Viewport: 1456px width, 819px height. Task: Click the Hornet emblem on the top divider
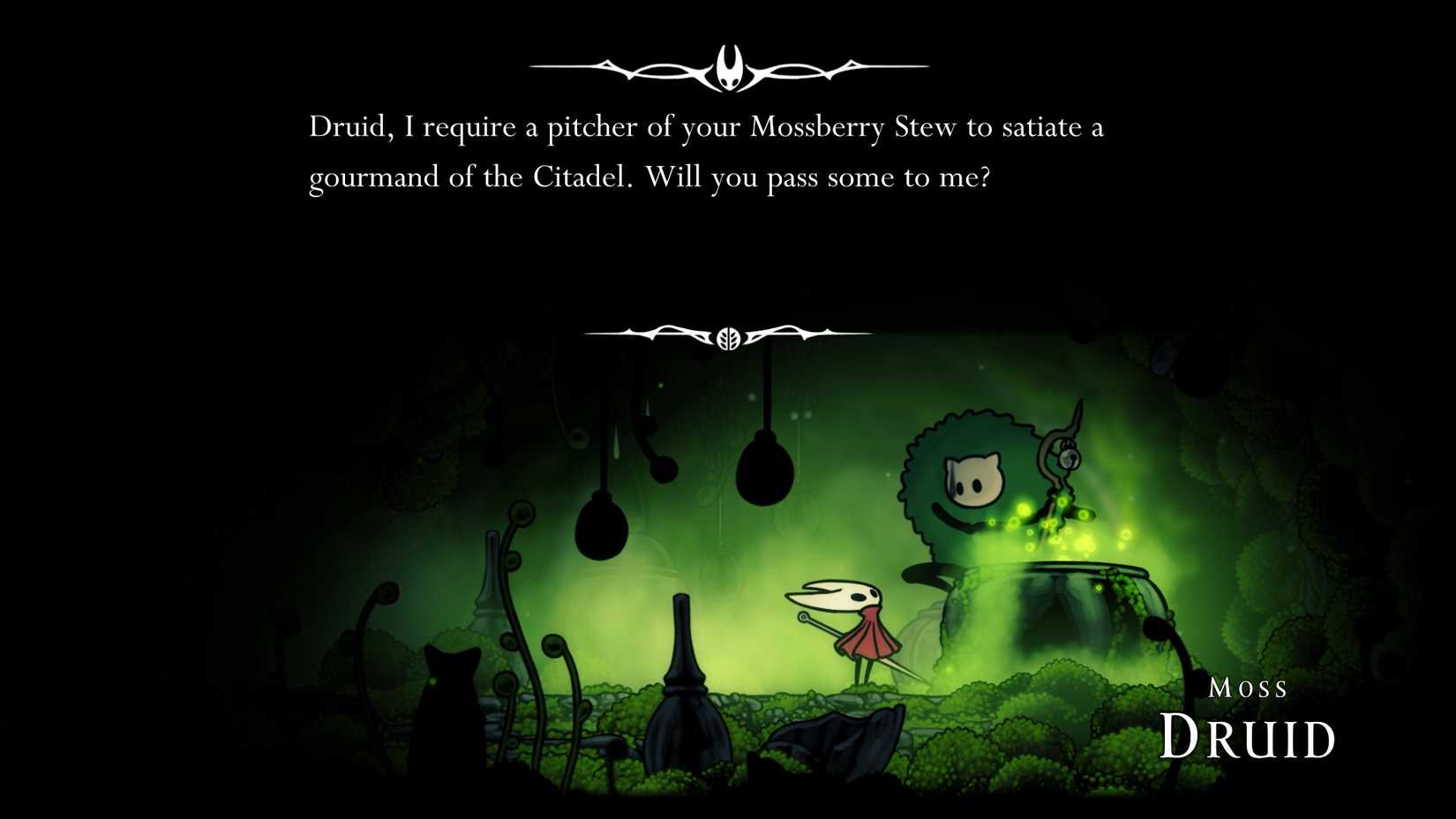(728, 64)
